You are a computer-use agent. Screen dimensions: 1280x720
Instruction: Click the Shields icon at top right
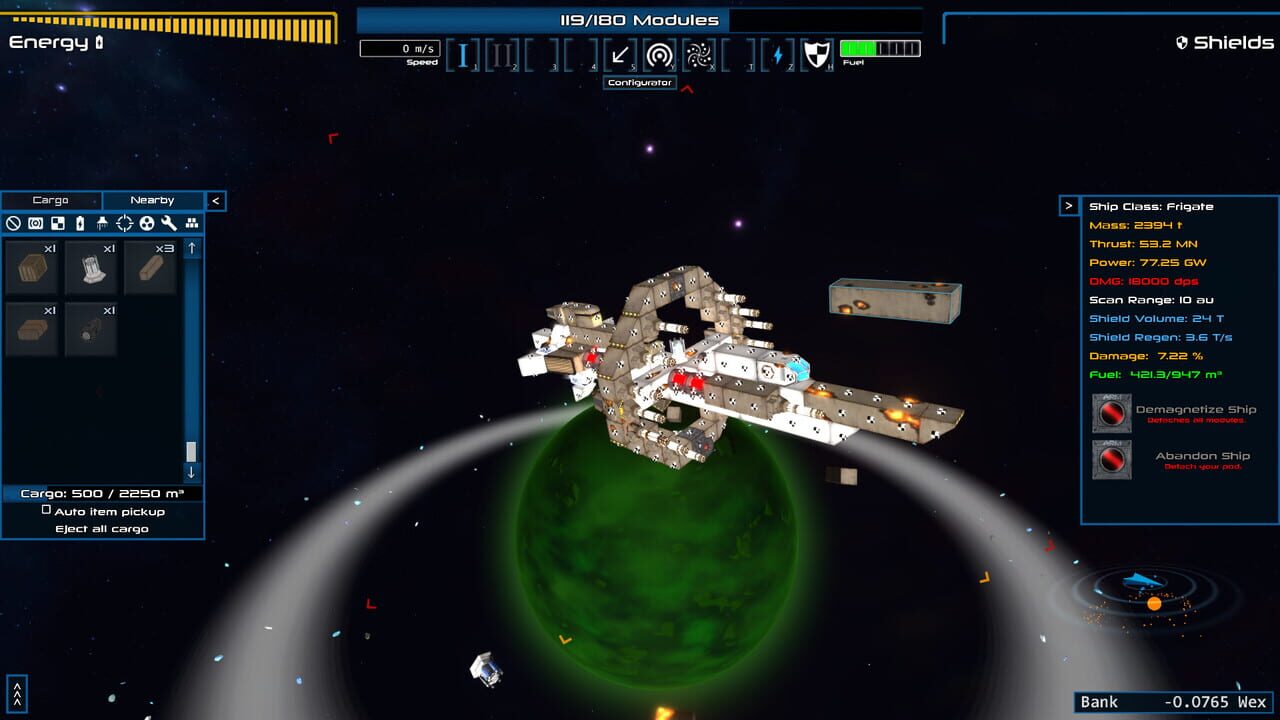click(1181, 43)
